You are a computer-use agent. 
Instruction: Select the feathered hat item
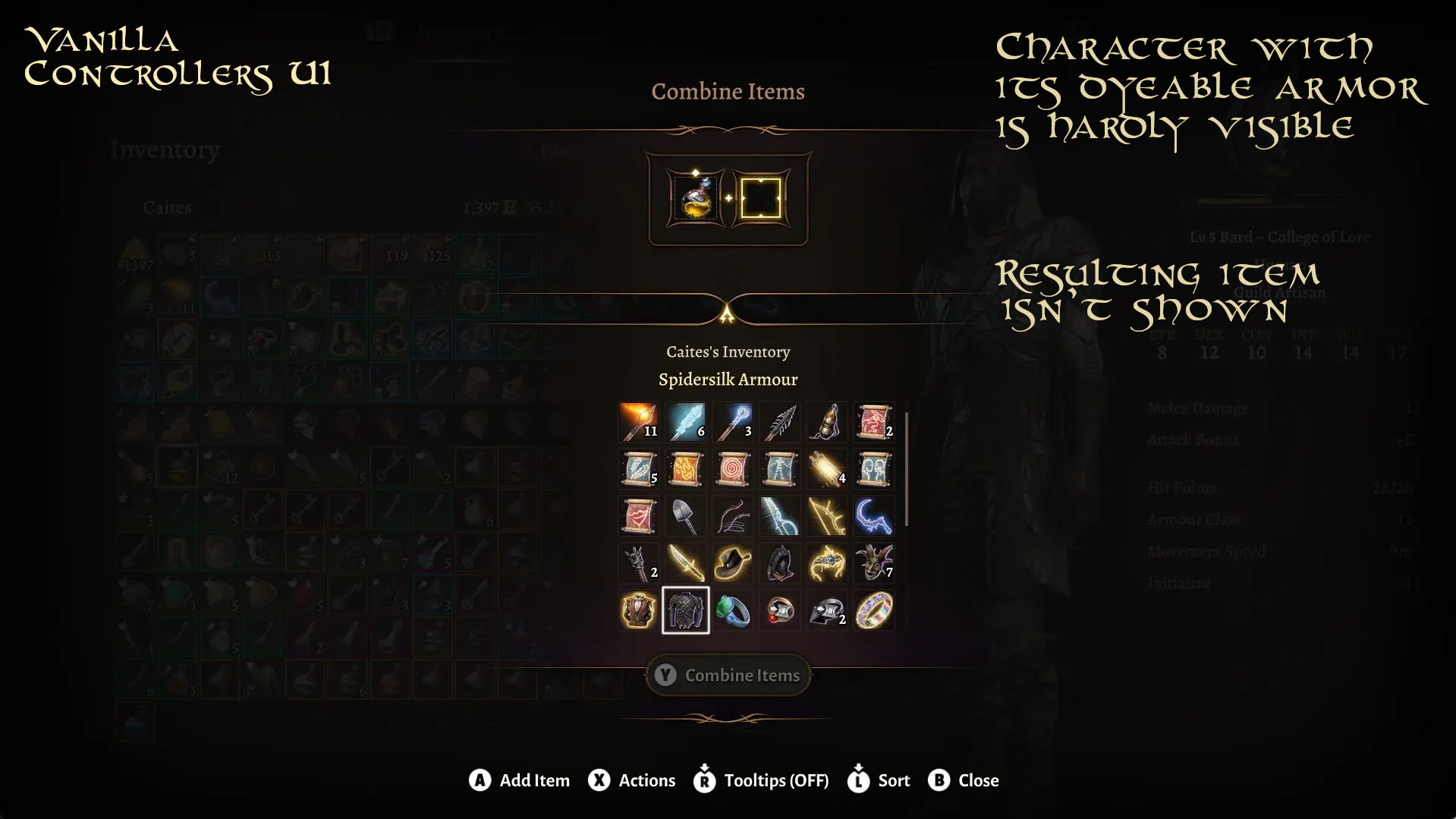click(733, 563)
